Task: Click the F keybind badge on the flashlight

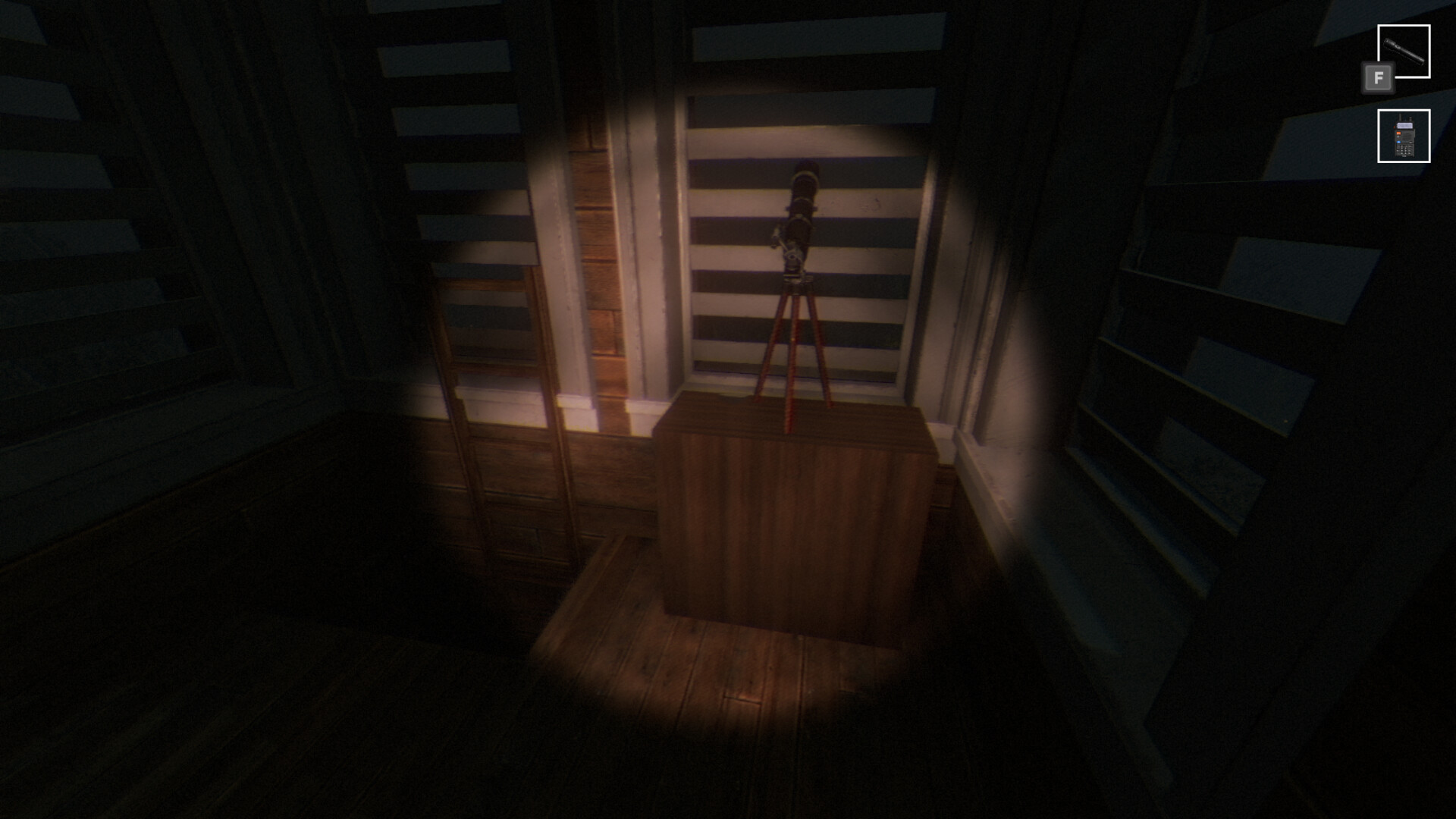Action: [x=1379, y=78]
